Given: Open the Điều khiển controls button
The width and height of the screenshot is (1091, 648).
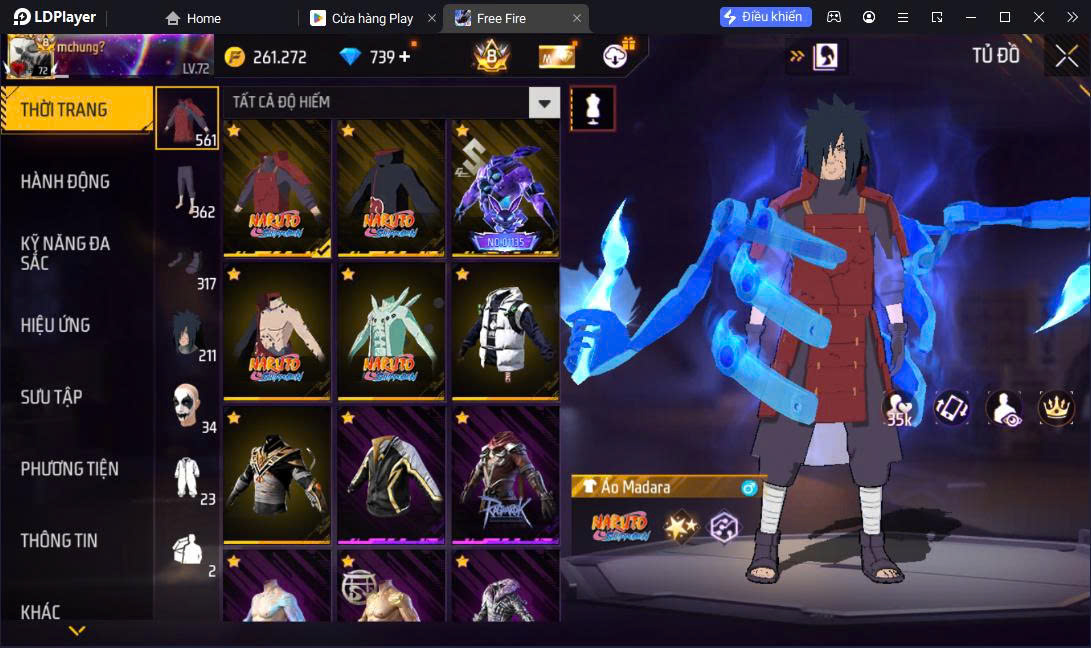Looking at the screenshot, I should coord(765,17).
